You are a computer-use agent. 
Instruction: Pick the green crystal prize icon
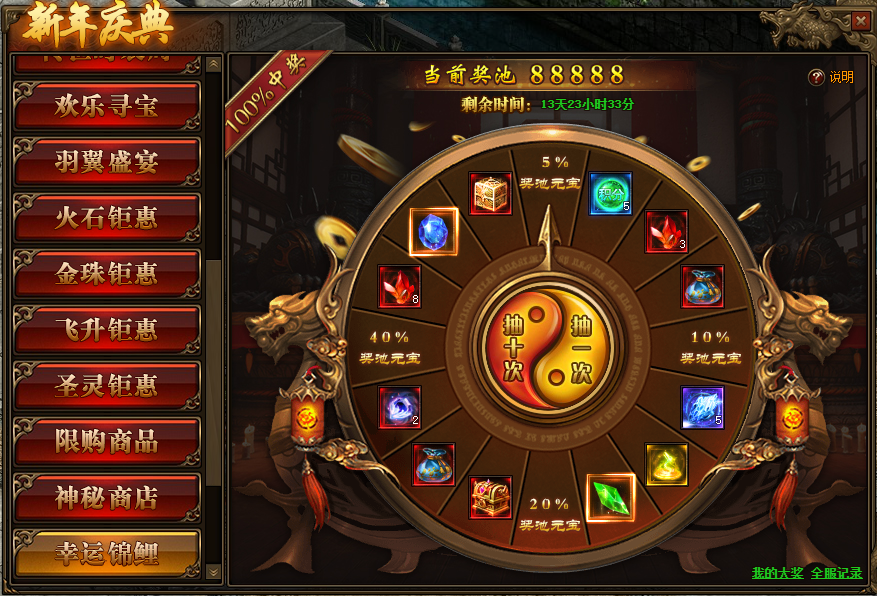coord(609,498)
